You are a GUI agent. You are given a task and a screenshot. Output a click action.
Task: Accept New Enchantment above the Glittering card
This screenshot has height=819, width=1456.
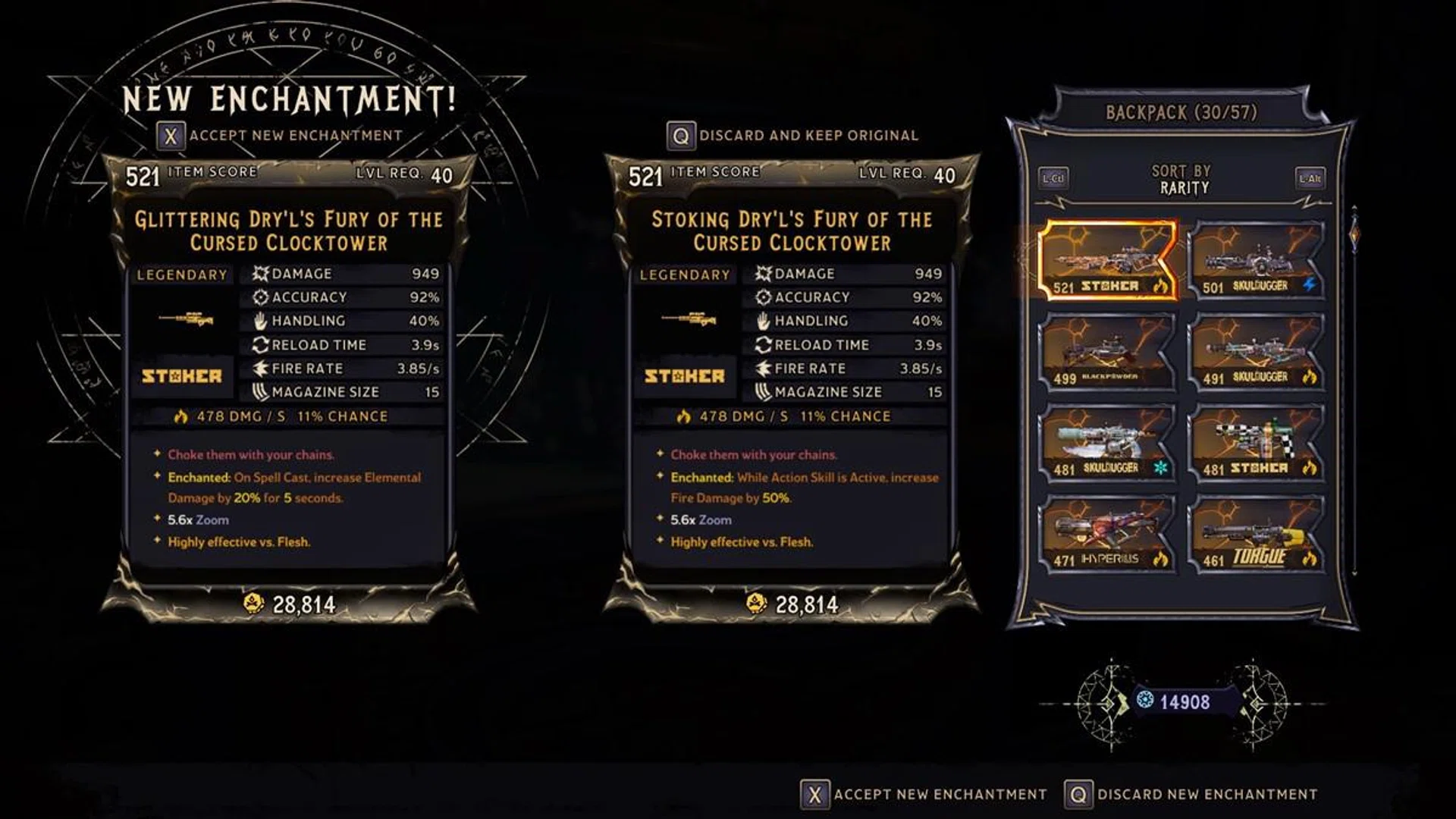(281, 136)
